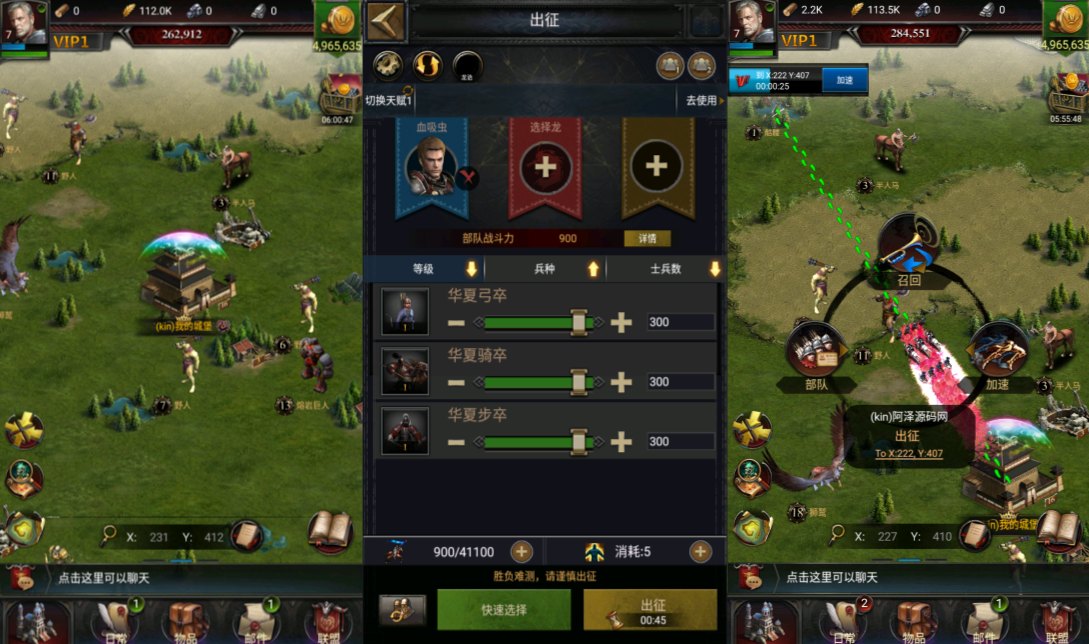
Task: Expand march capacity via plus beside 900/41100
Action: coord(521,551)
